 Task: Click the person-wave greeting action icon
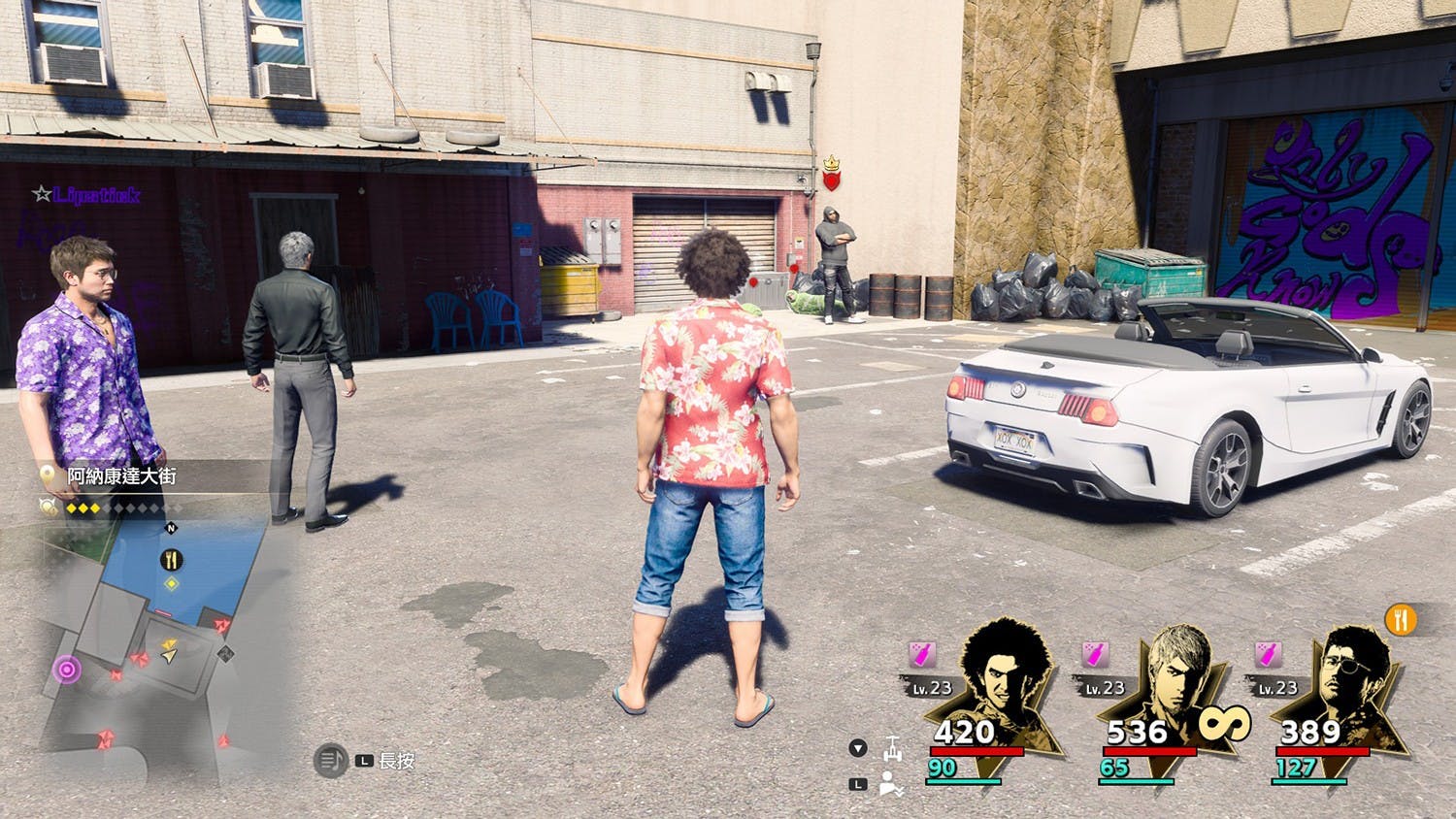tap(892, 784)
